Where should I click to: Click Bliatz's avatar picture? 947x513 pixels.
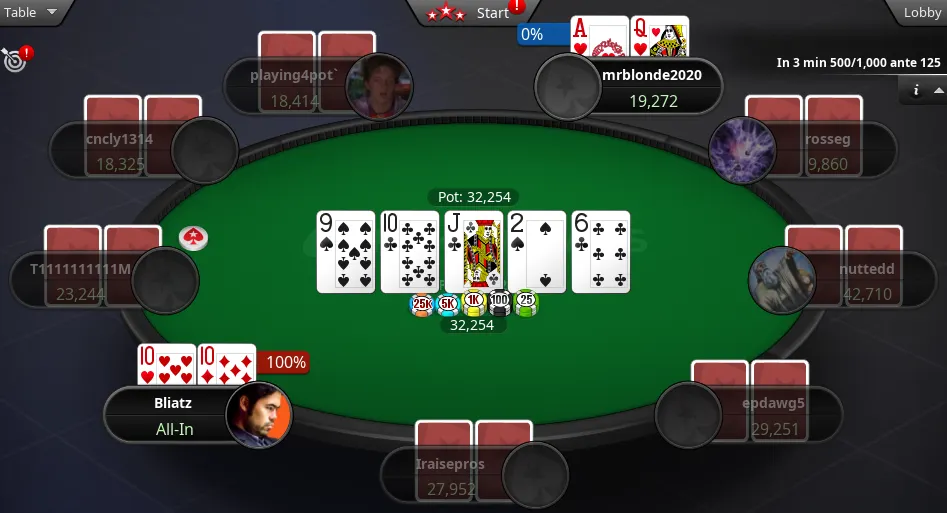pos(259,415)
